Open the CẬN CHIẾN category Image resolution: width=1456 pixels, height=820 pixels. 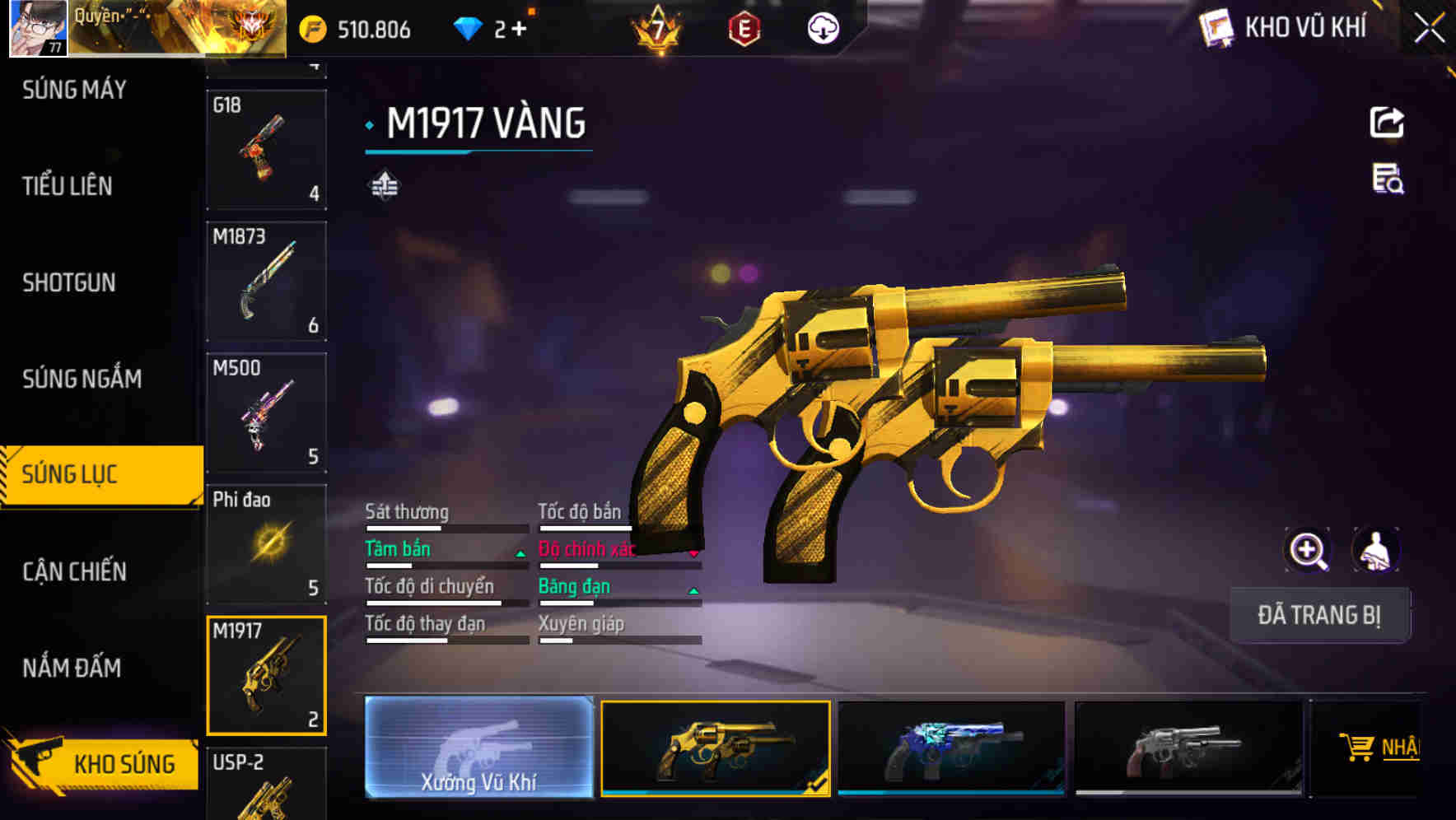tap(74, 571)
